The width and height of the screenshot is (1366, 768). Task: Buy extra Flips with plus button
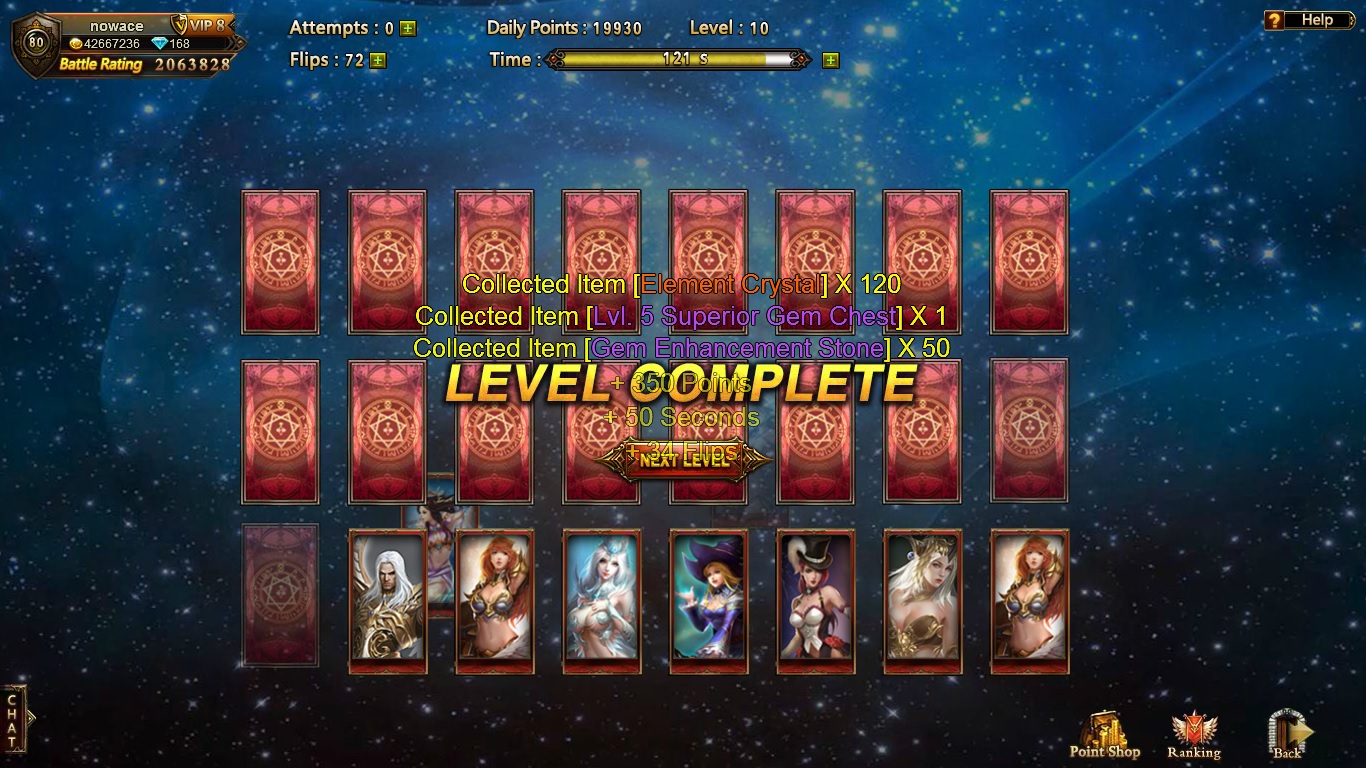pyautogui.click(x=377, y=60)
